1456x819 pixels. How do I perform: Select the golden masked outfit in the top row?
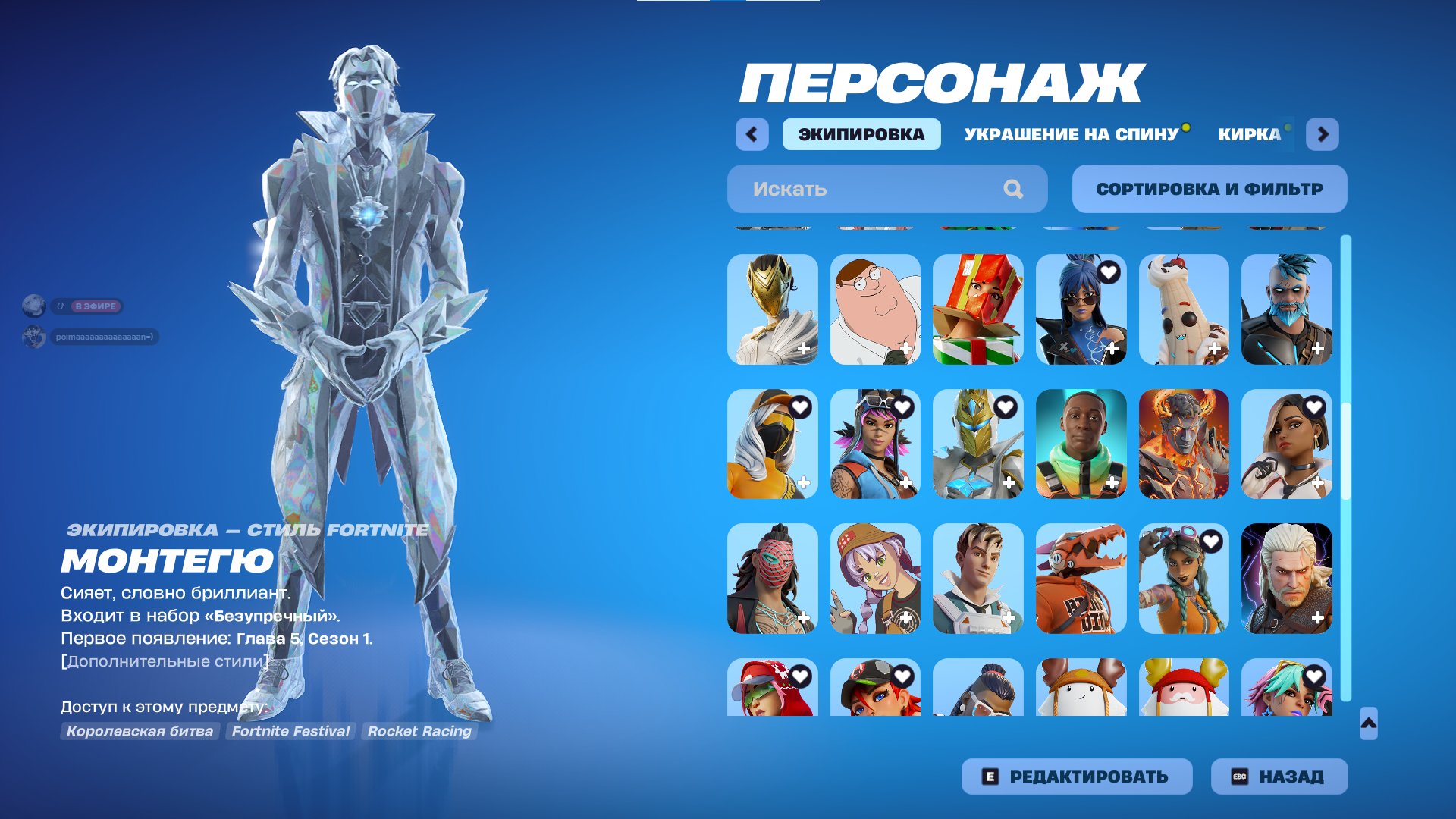[x=772, y=308]
